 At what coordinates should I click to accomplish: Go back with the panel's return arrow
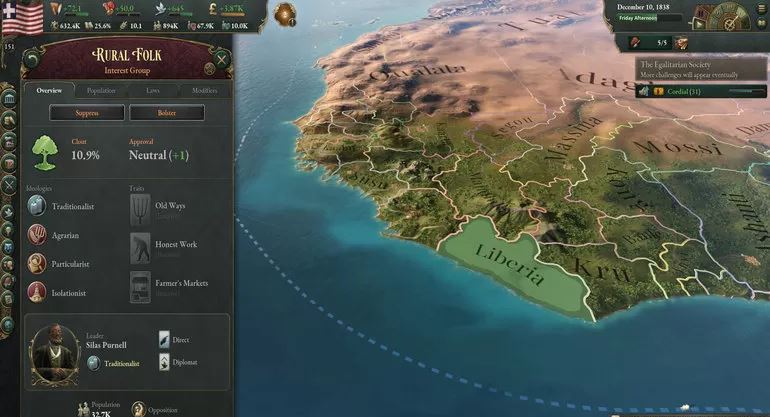pyautogui.click(x=33, y=59)
